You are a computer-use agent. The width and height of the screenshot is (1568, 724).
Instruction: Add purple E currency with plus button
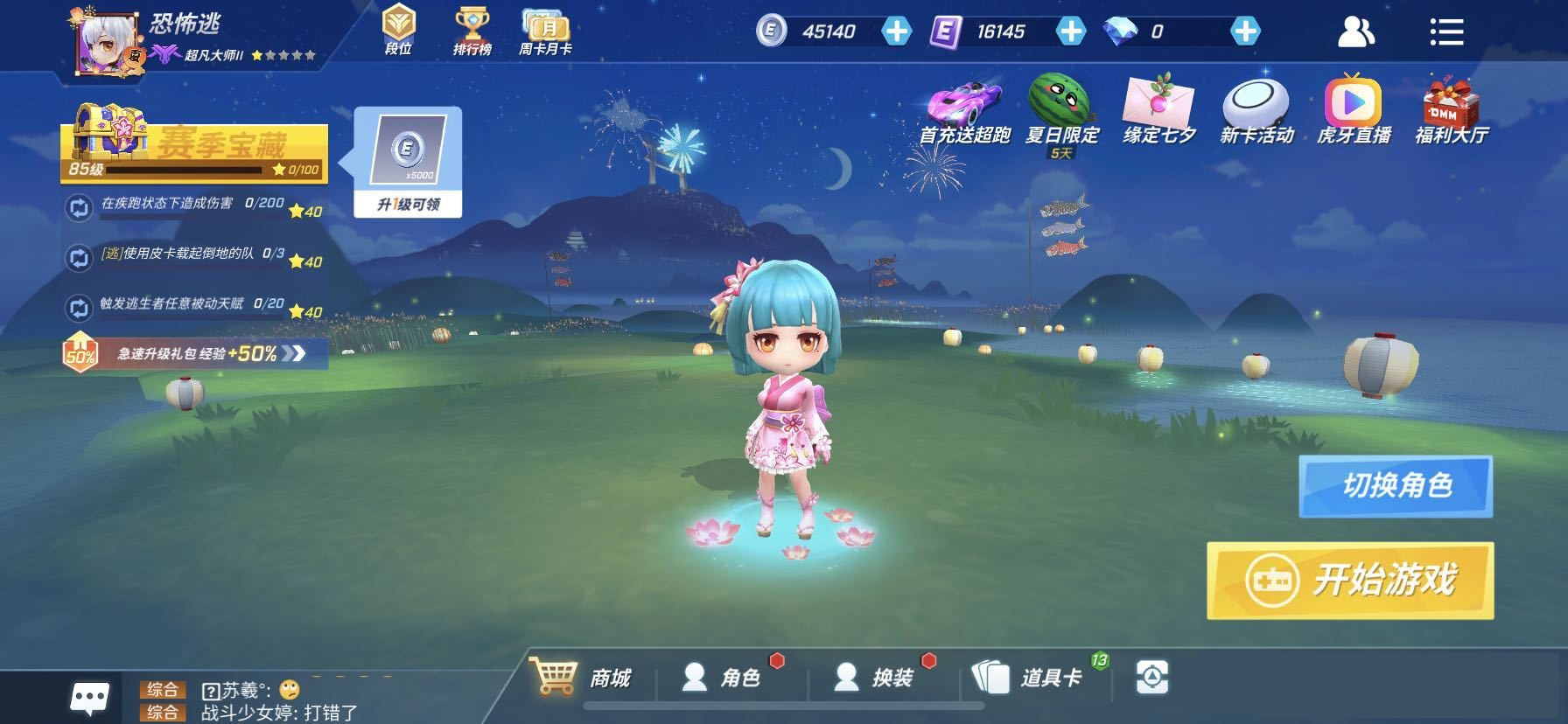click(1070, 31)
